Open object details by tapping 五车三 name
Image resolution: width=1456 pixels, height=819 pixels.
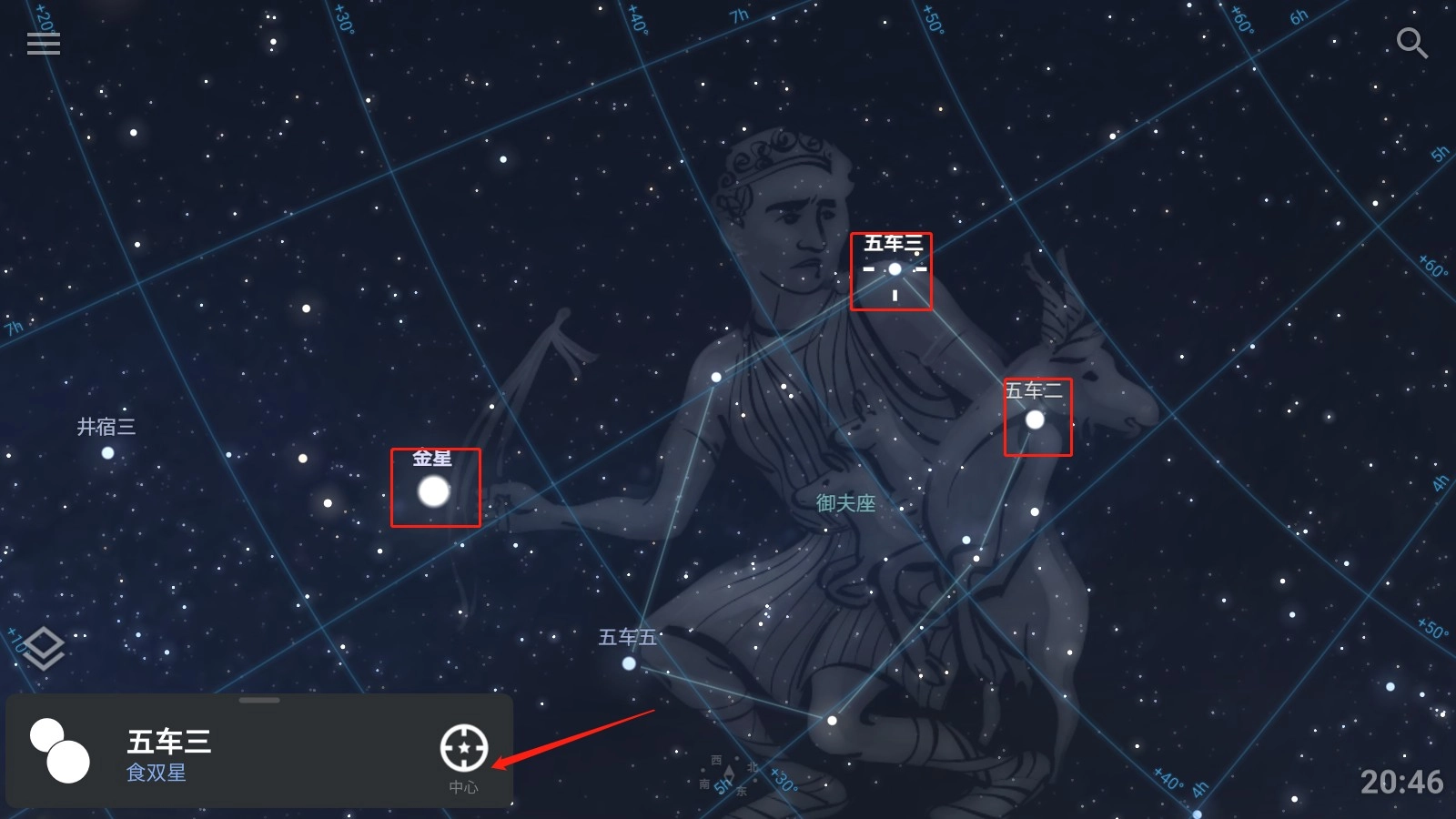point(169,742)
